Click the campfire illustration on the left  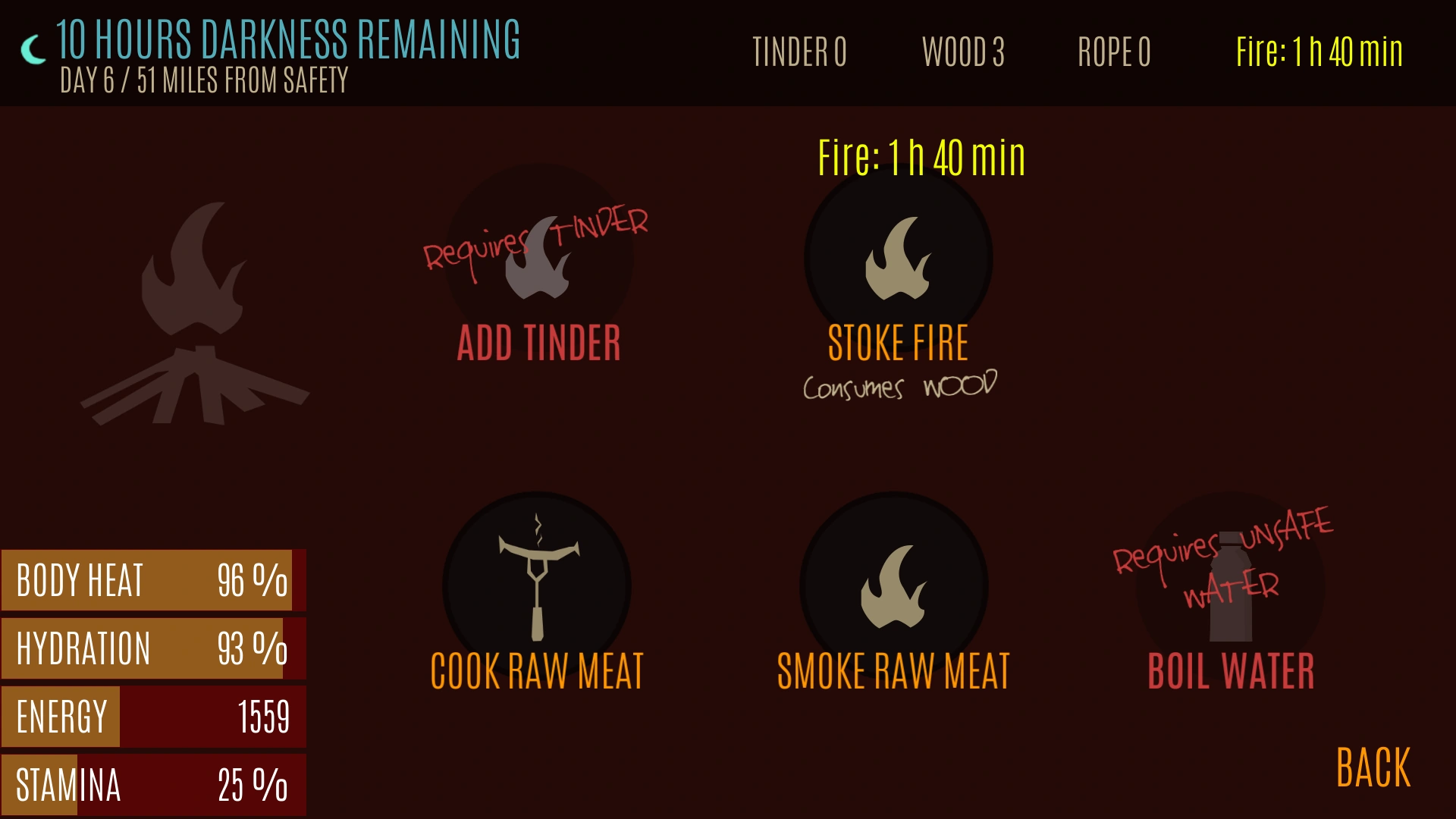pyautogui.click(x=197, y=311)
